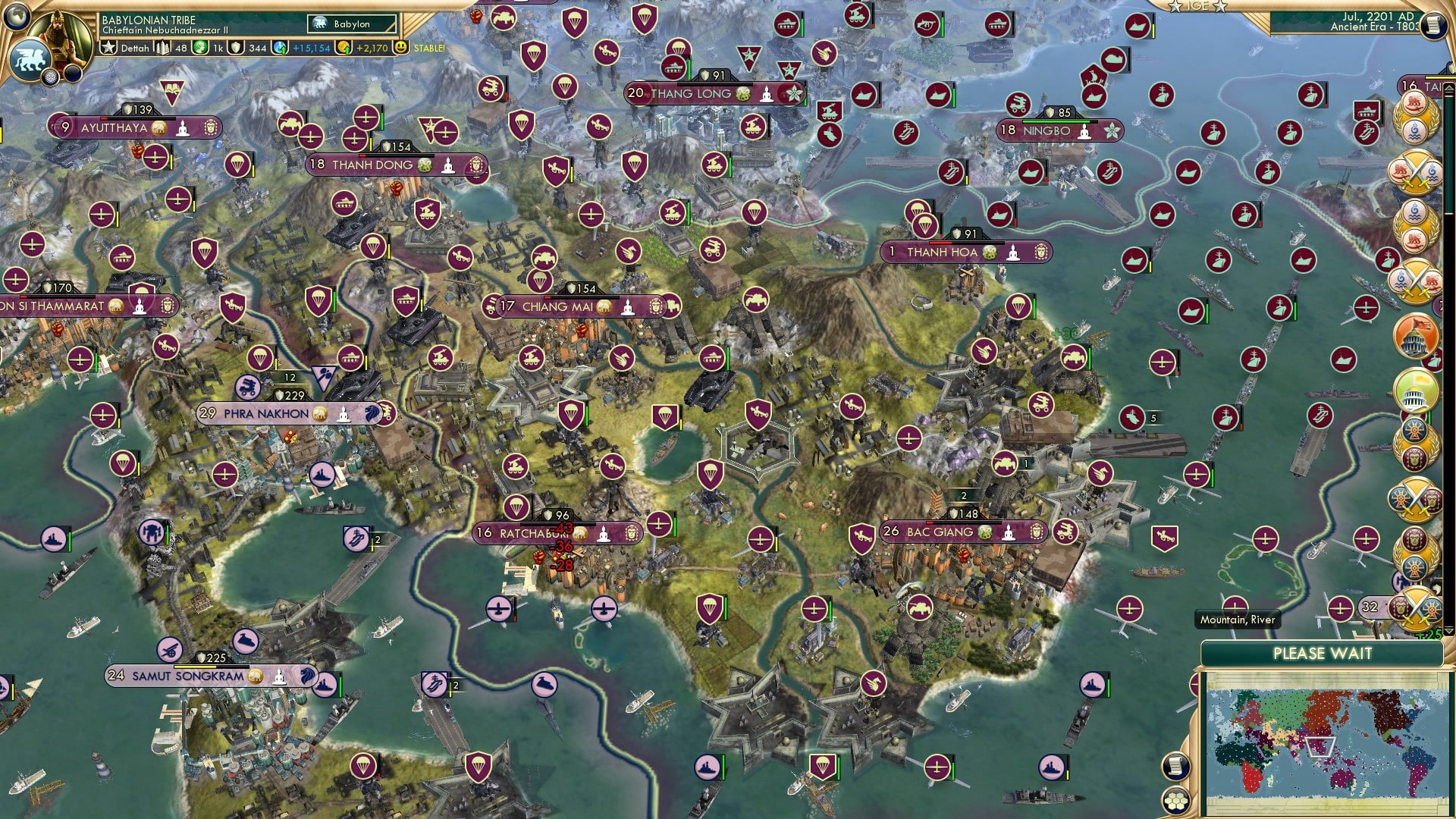Click the green health bar beside Ningbo's 85

pyautogui.click(x=1056, y=121)
